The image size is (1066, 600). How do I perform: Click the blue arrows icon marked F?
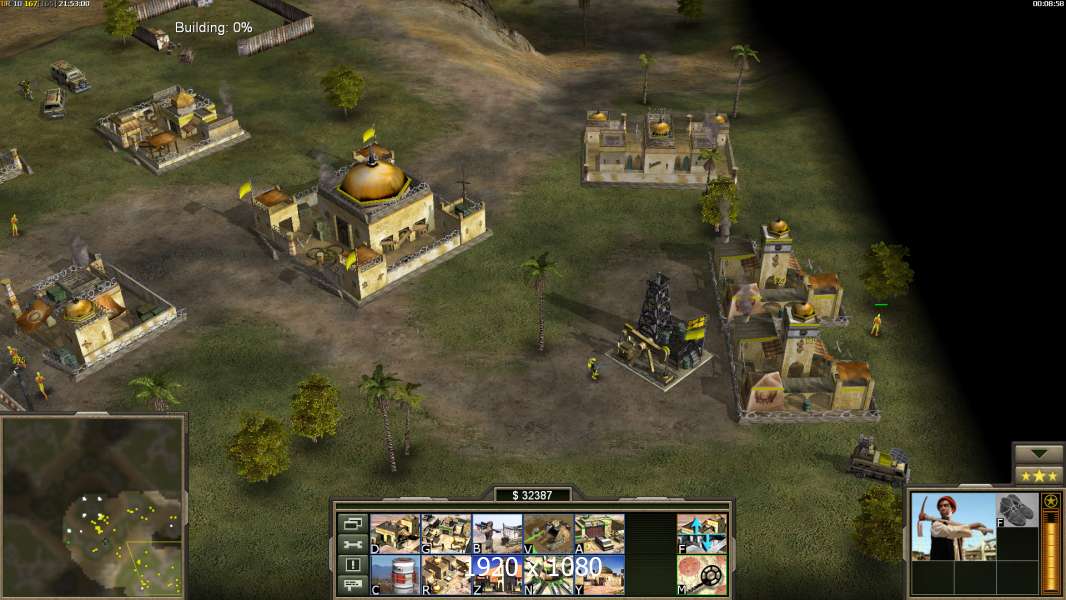click(x=702, y=533)
